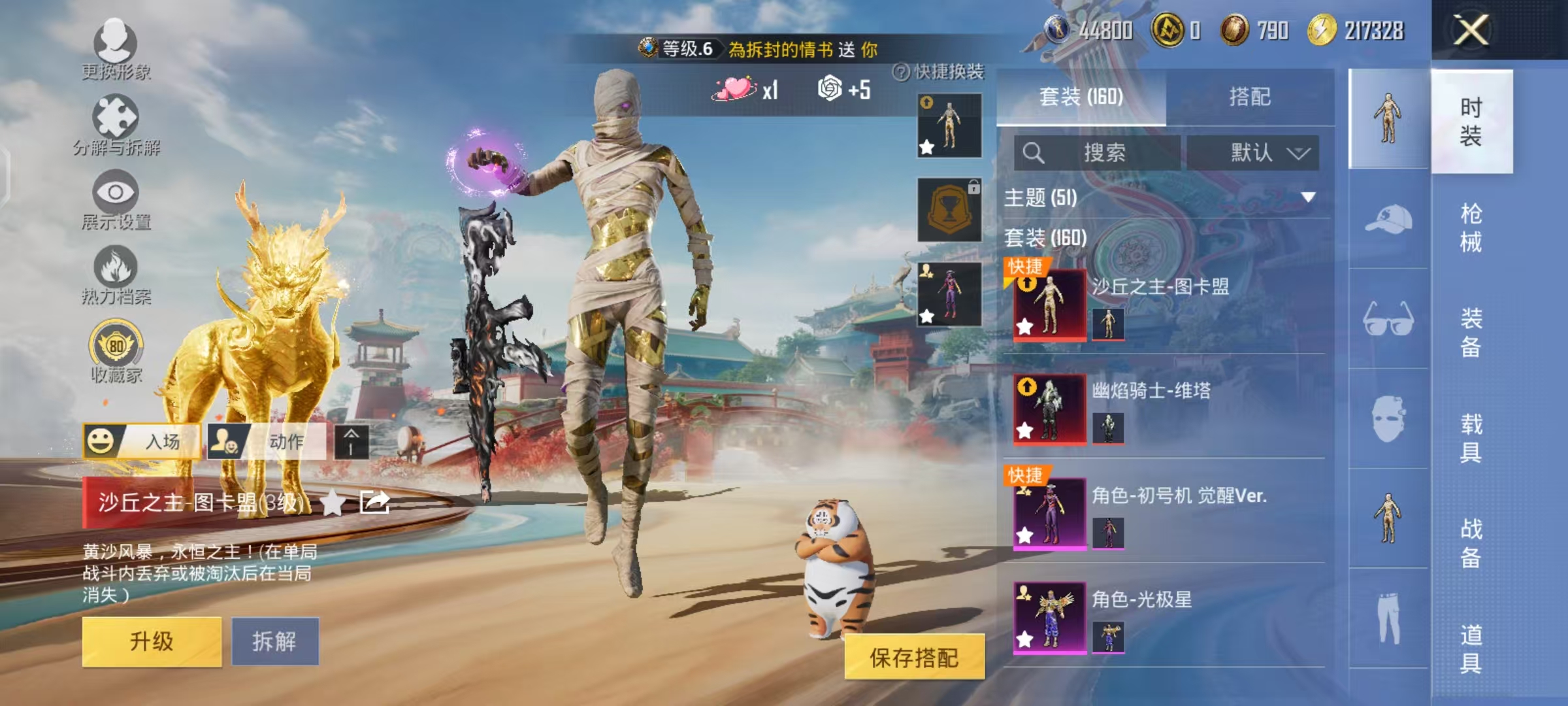The image size is (1568, 706).
Task: Tap the 升级 upgrade button
Action: [150, 641]
